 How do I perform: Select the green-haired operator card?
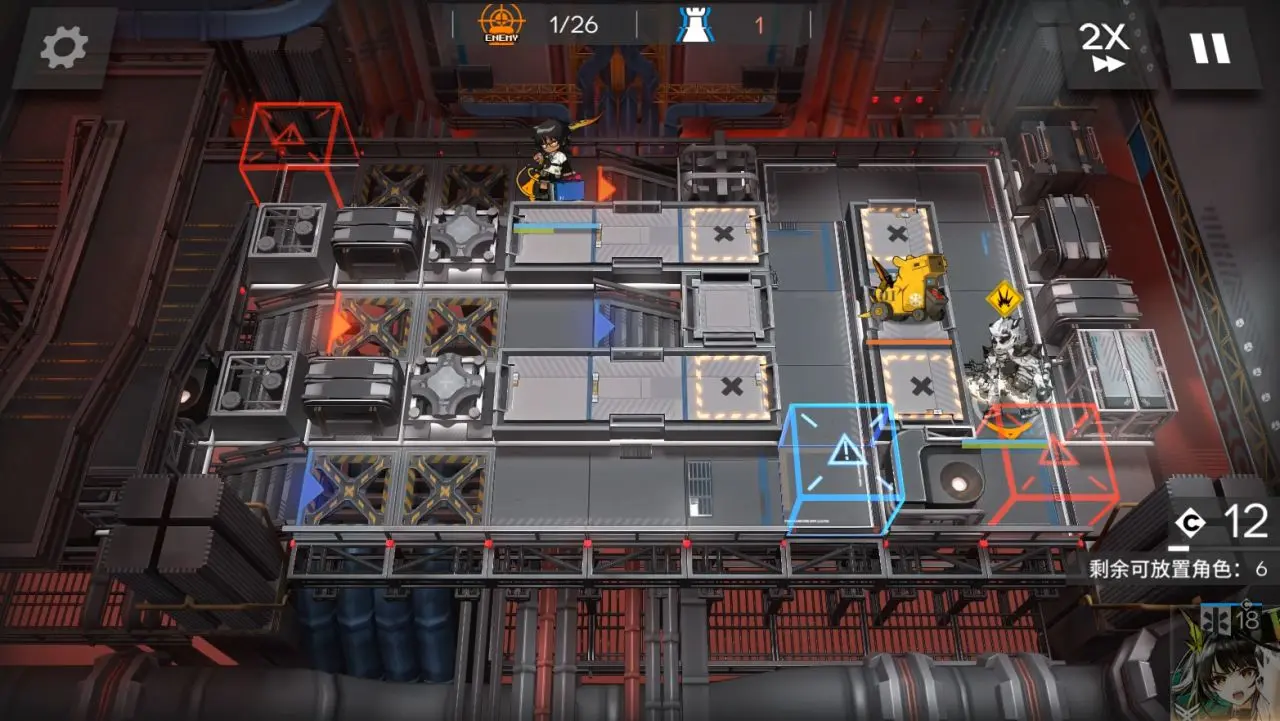click(x=1226, y=665)
